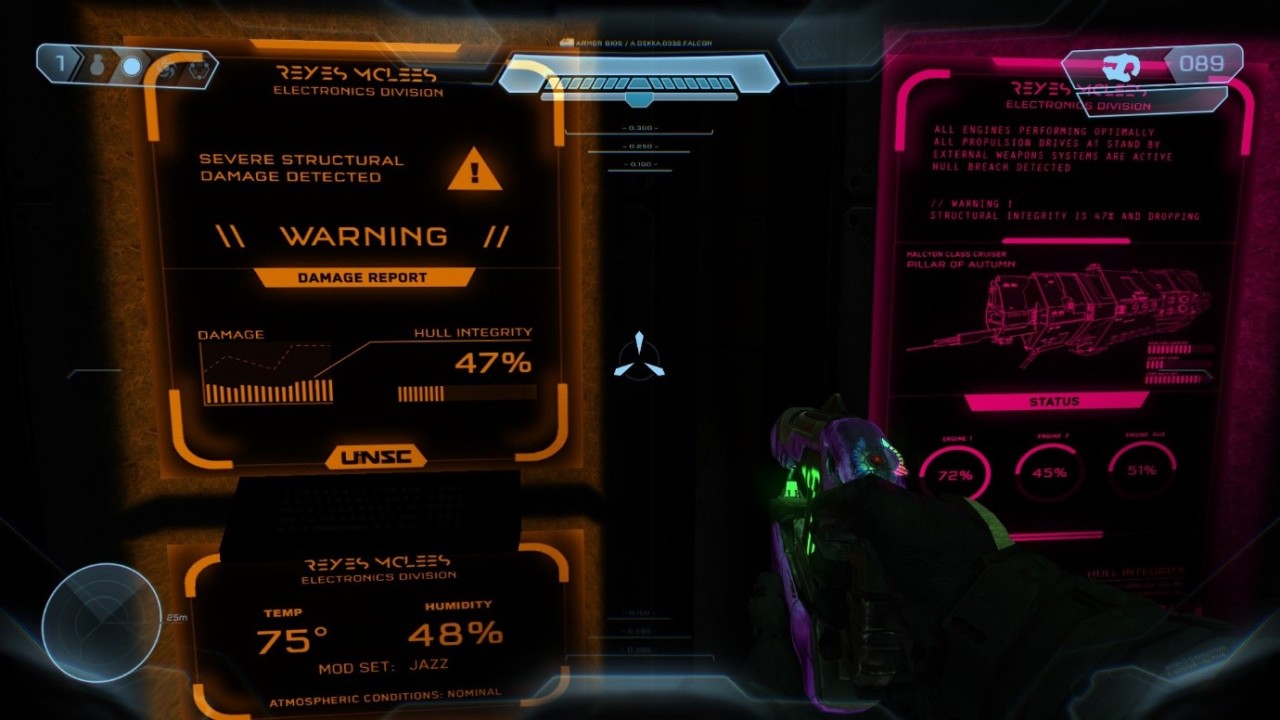Open the circular motion tracker radar
The height and width of the screenshot is (720, 1280).
point(101,622)
